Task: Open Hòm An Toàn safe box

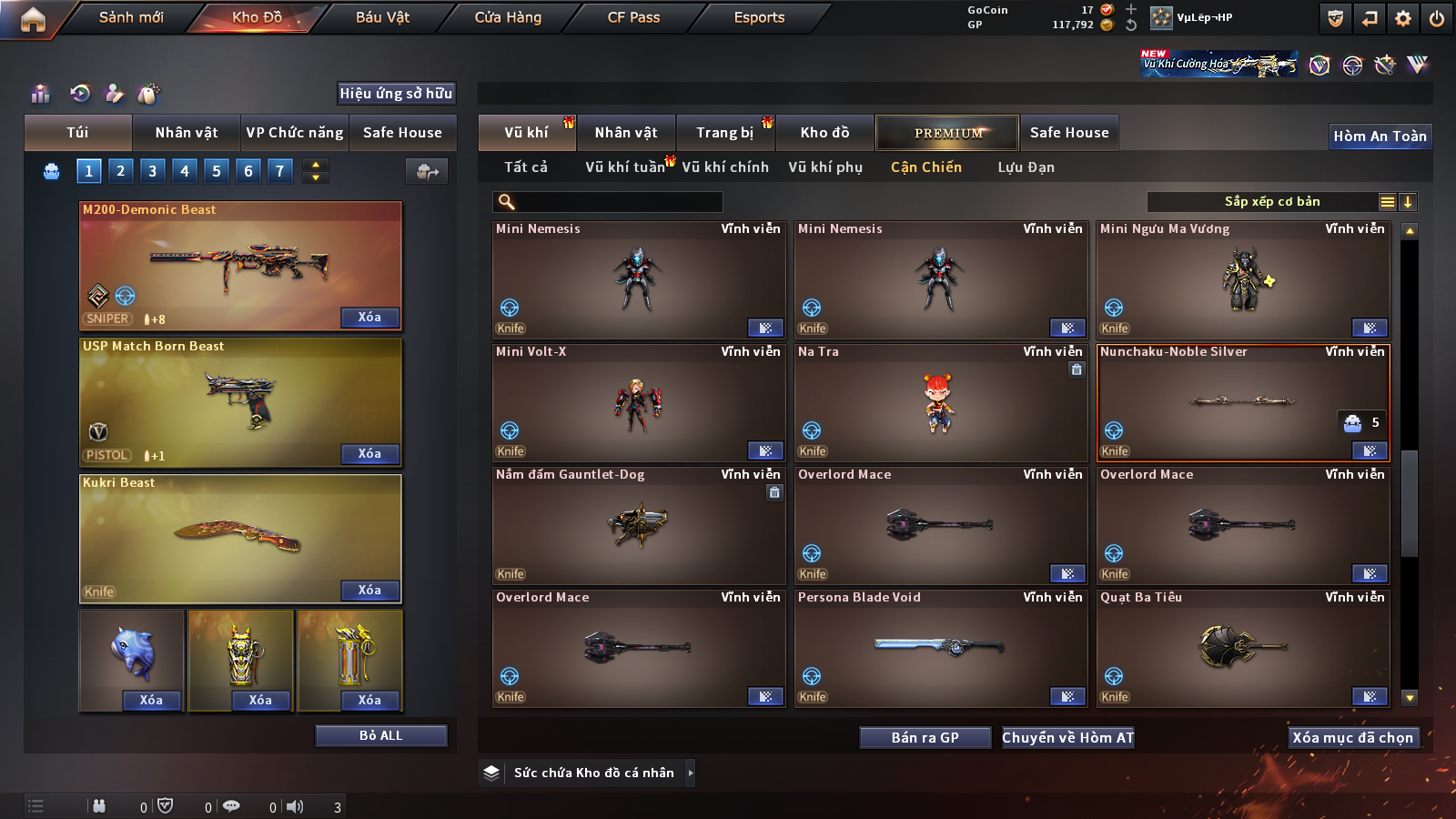Action: point(1380,136)
